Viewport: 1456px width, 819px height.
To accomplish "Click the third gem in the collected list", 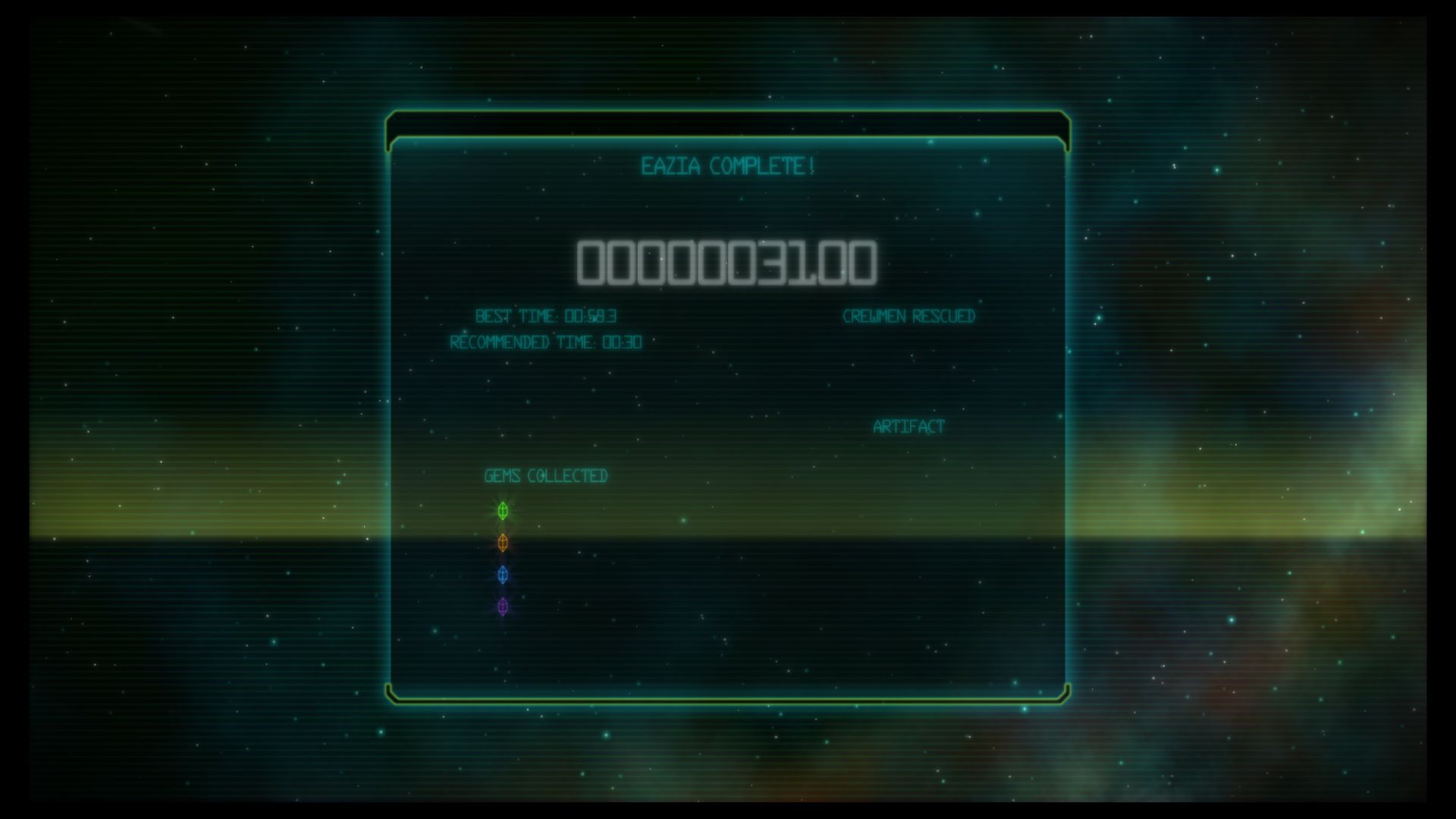I will pos(501,576).
